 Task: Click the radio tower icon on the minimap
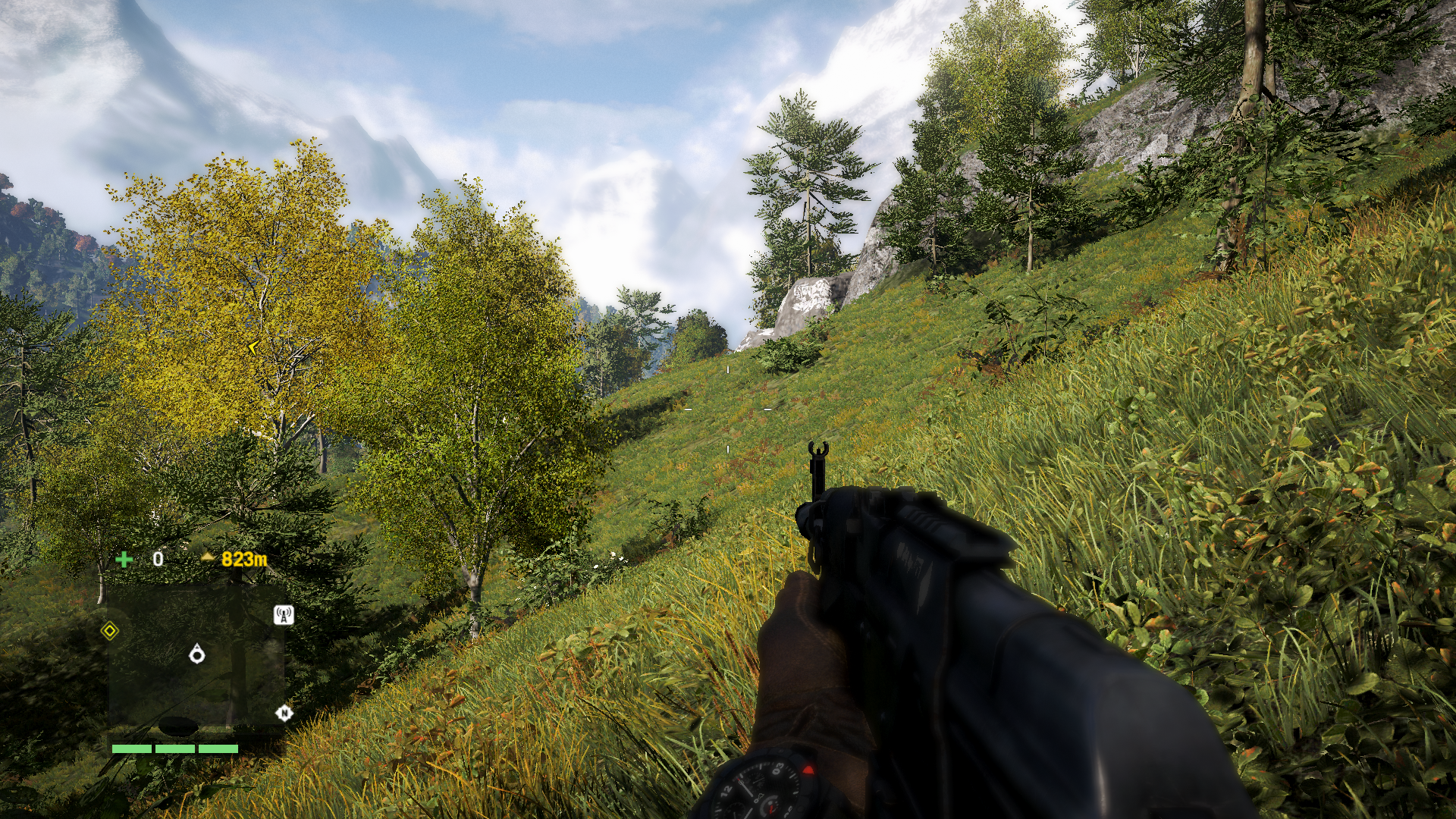pos(284,615)
